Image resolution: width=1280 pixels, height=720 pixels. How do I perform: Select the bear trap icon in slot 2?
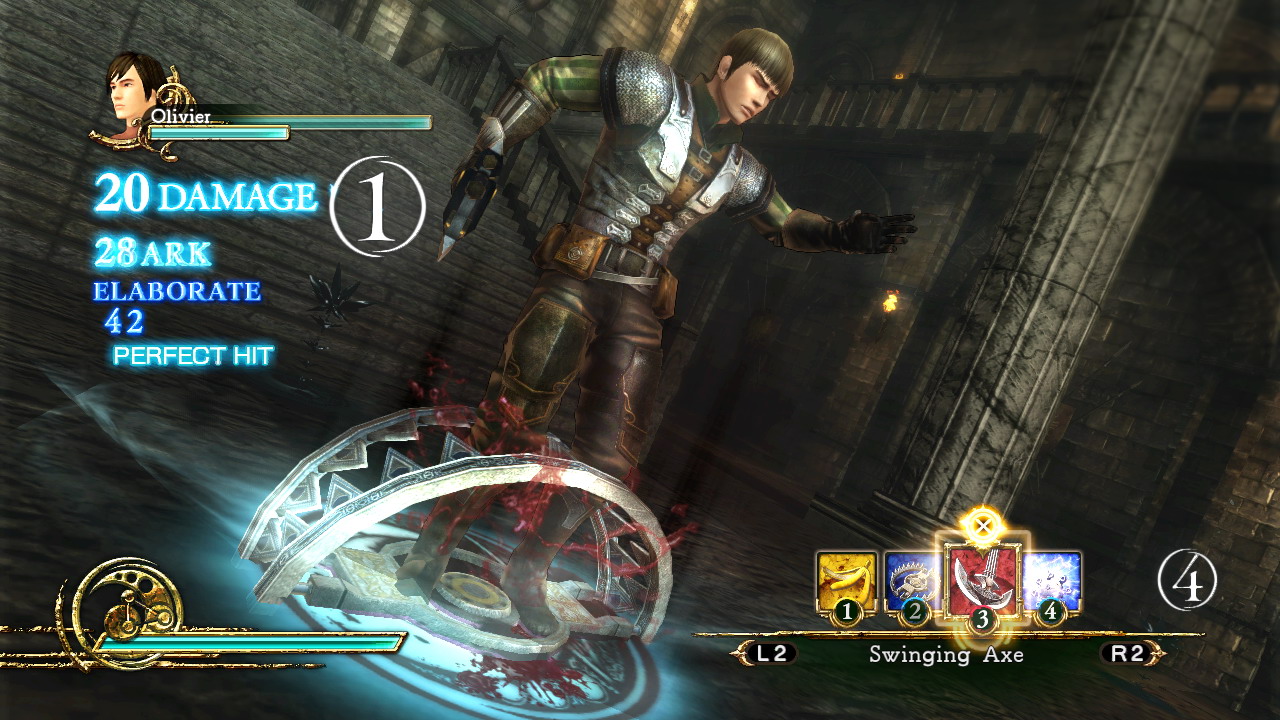(x=914, y=580)
